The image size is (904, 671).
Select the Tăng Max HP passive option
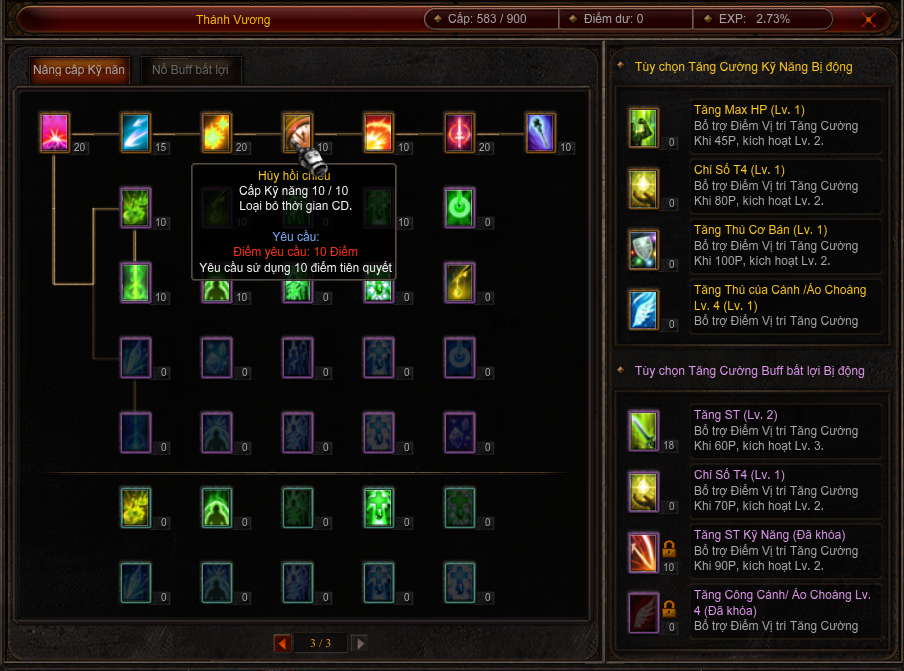[x=755, y=125]
